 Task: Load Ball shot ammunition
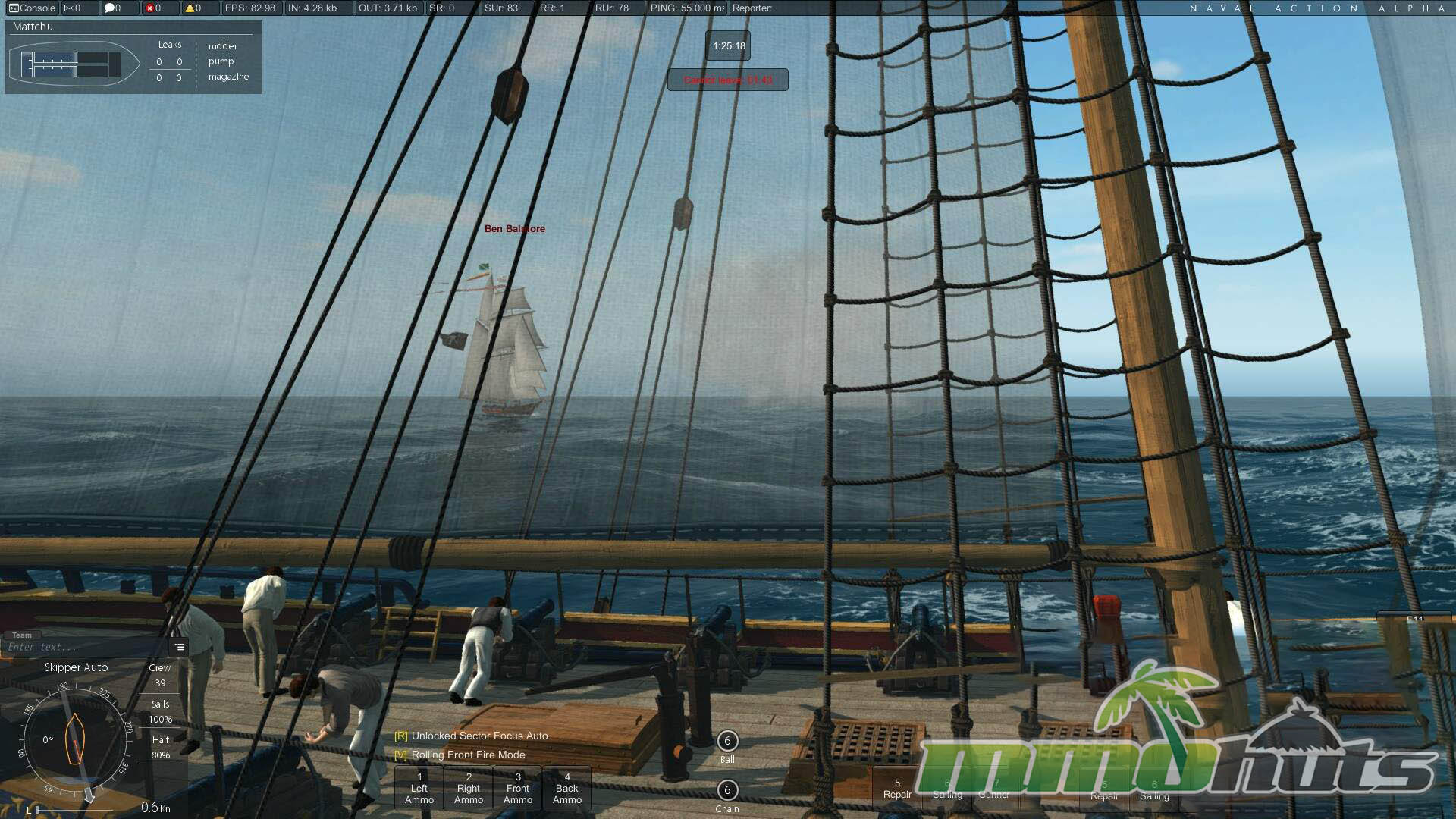(727, 742)
